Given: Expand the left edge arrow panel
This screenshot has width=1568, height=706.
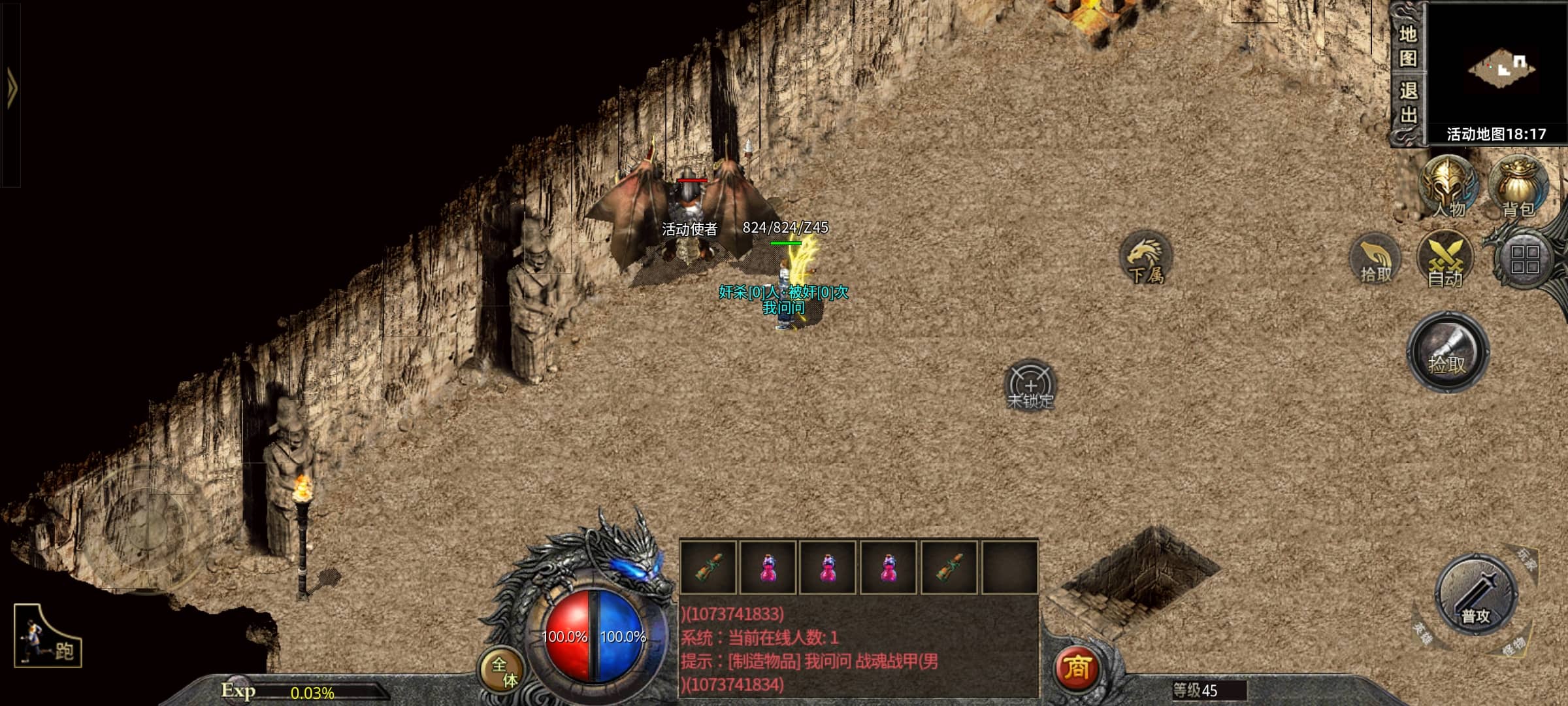Looking at the screenshot, I should (11, 90).
